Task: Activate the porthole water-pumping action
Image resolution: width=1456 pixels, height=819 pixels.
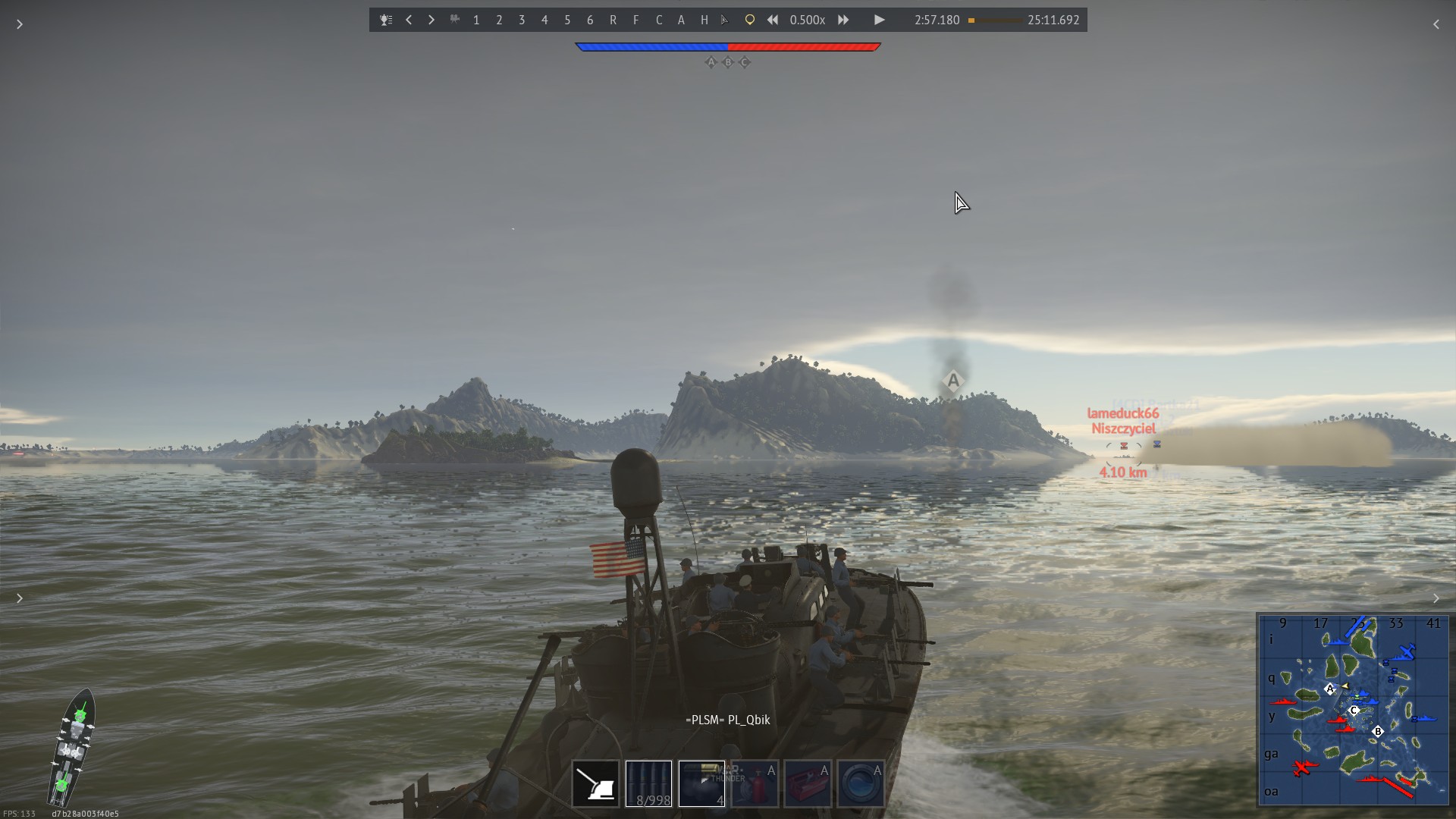Action: (x=861, y=783)
